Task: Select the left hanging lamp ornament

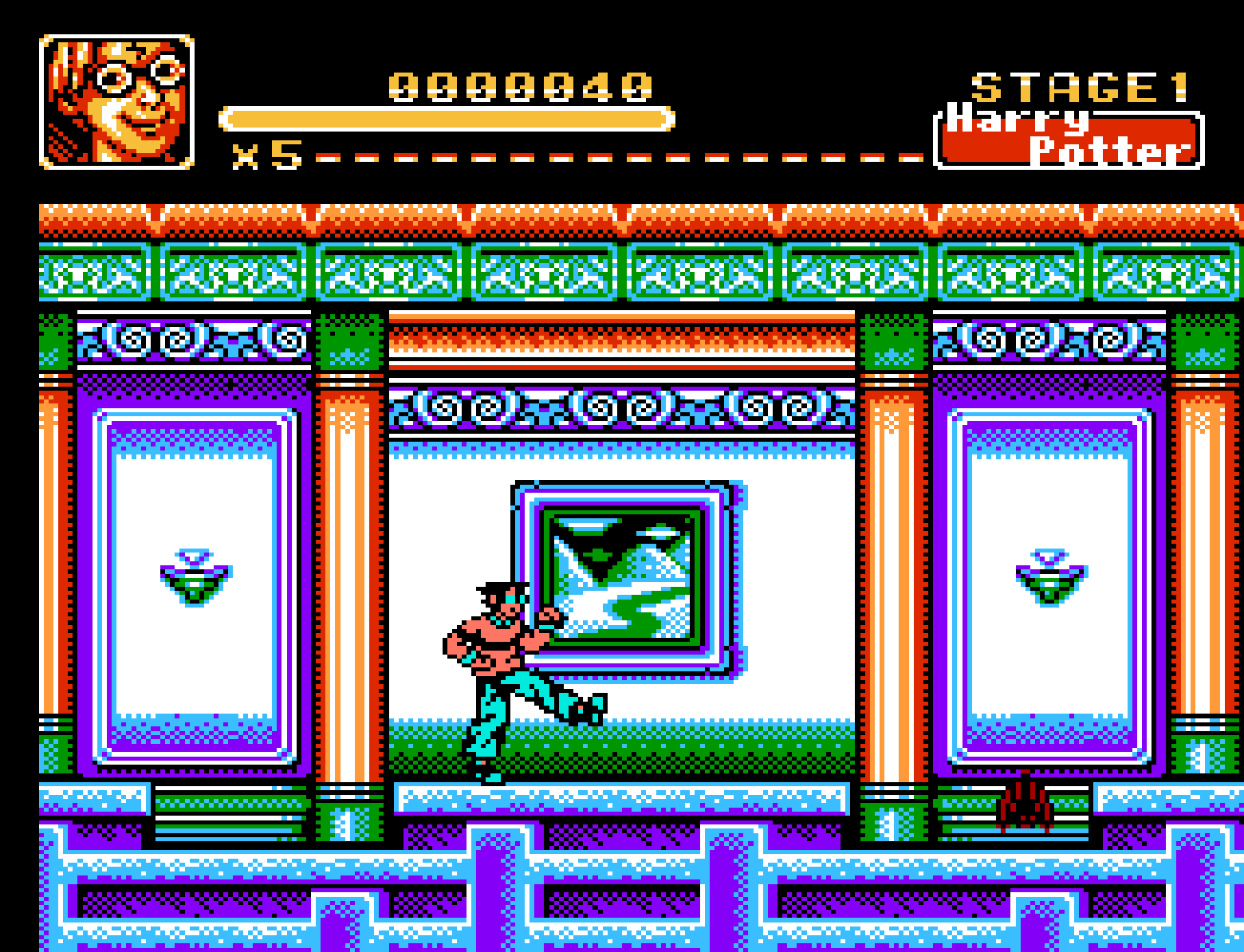Action: (x=195, y=574)
